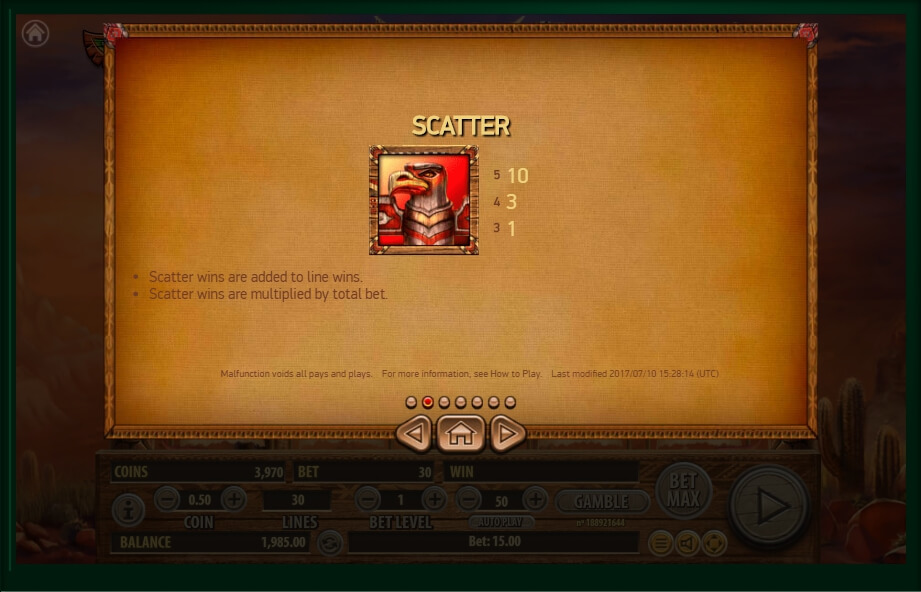The width and height of the screenshot is (921, 592).
Task: Start Auto Play
Action: (501, 522)
